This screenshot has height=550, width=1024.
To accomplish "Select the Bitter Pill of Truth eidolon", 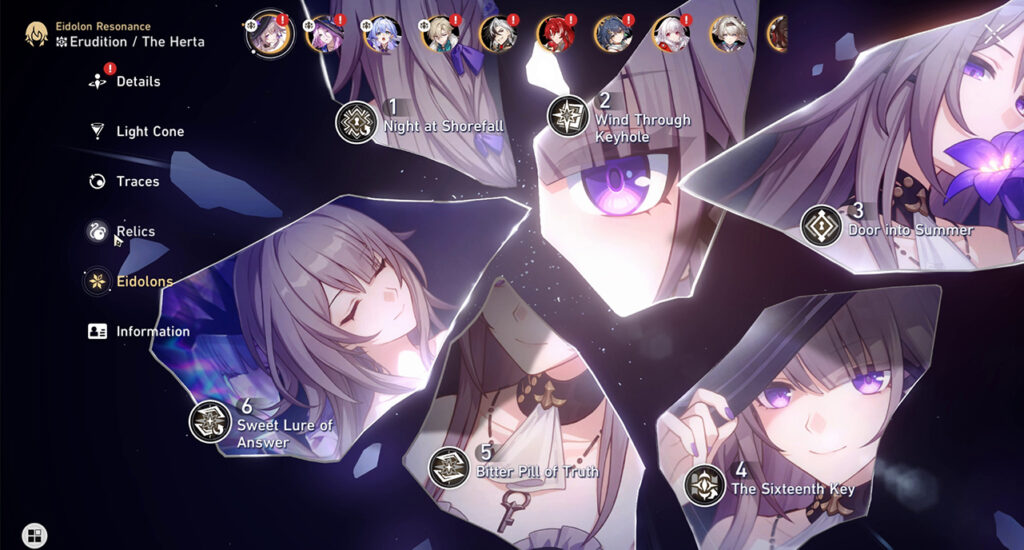I will (x=449, y=467).
